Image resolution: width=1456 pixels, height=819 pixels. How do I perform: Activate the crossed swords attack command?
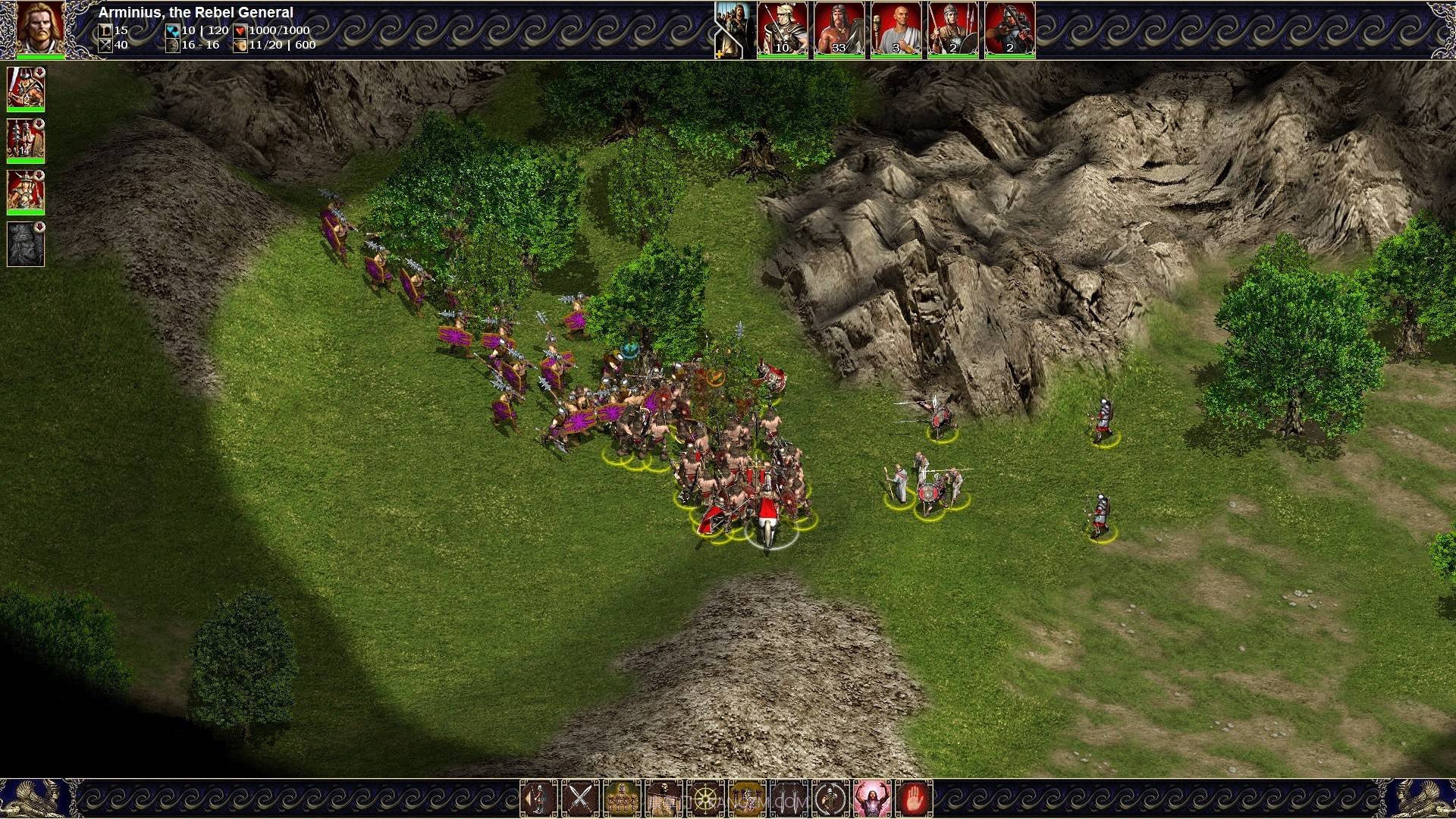click(580, 798)
